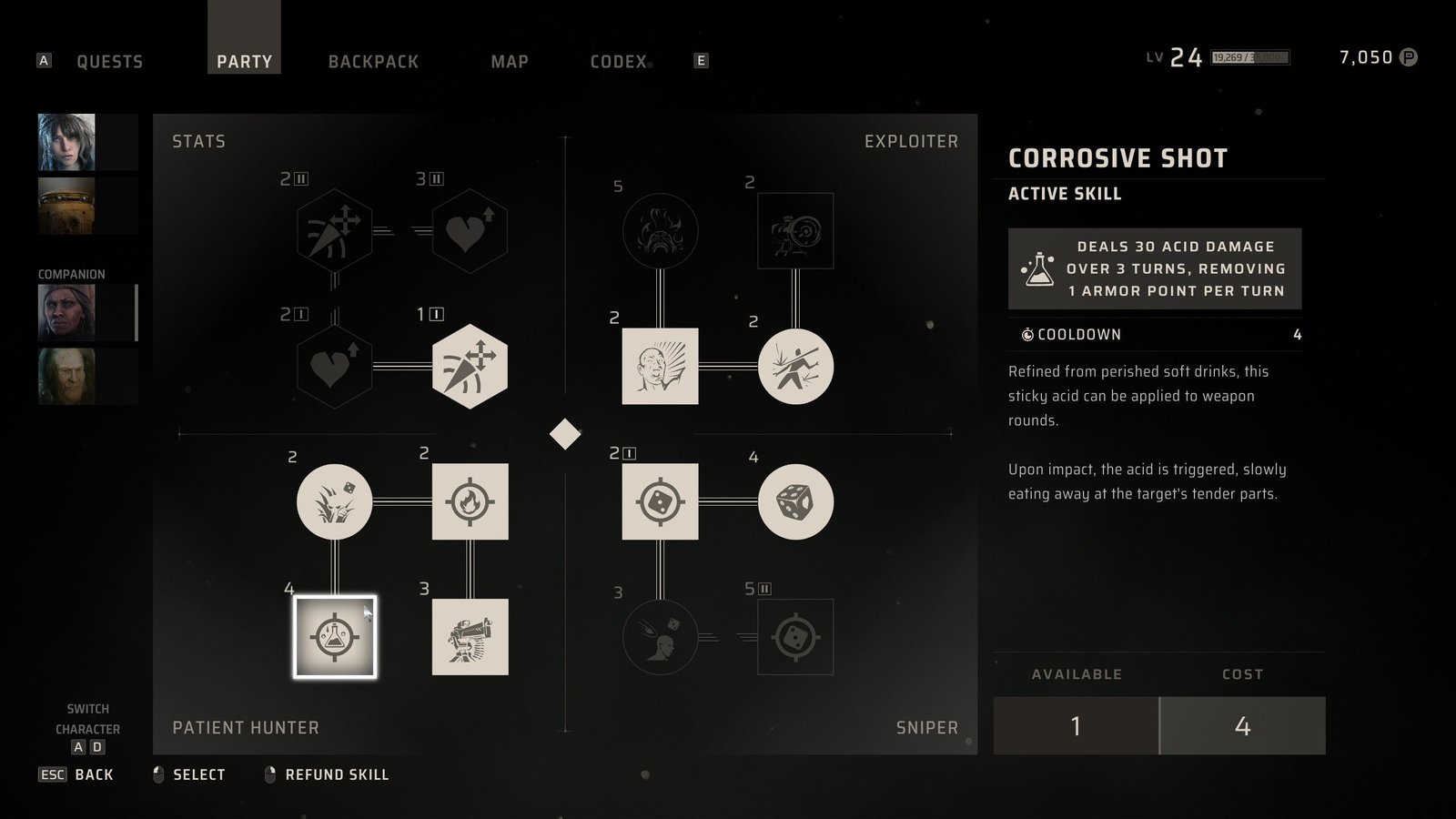This screenshot has width=1456, height=819.
Task: Select the blonde woman character portrait
Action: click(66, 142)
